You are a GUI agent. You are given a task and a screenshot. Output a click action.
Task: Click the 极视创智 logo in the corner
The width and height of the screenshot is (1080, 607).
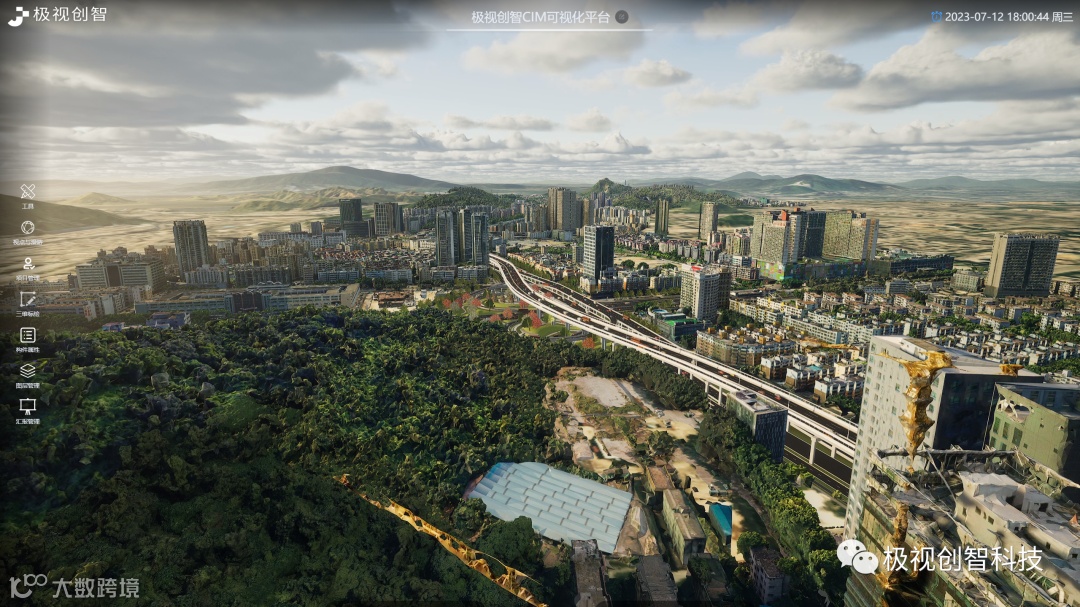coord(57,15)
